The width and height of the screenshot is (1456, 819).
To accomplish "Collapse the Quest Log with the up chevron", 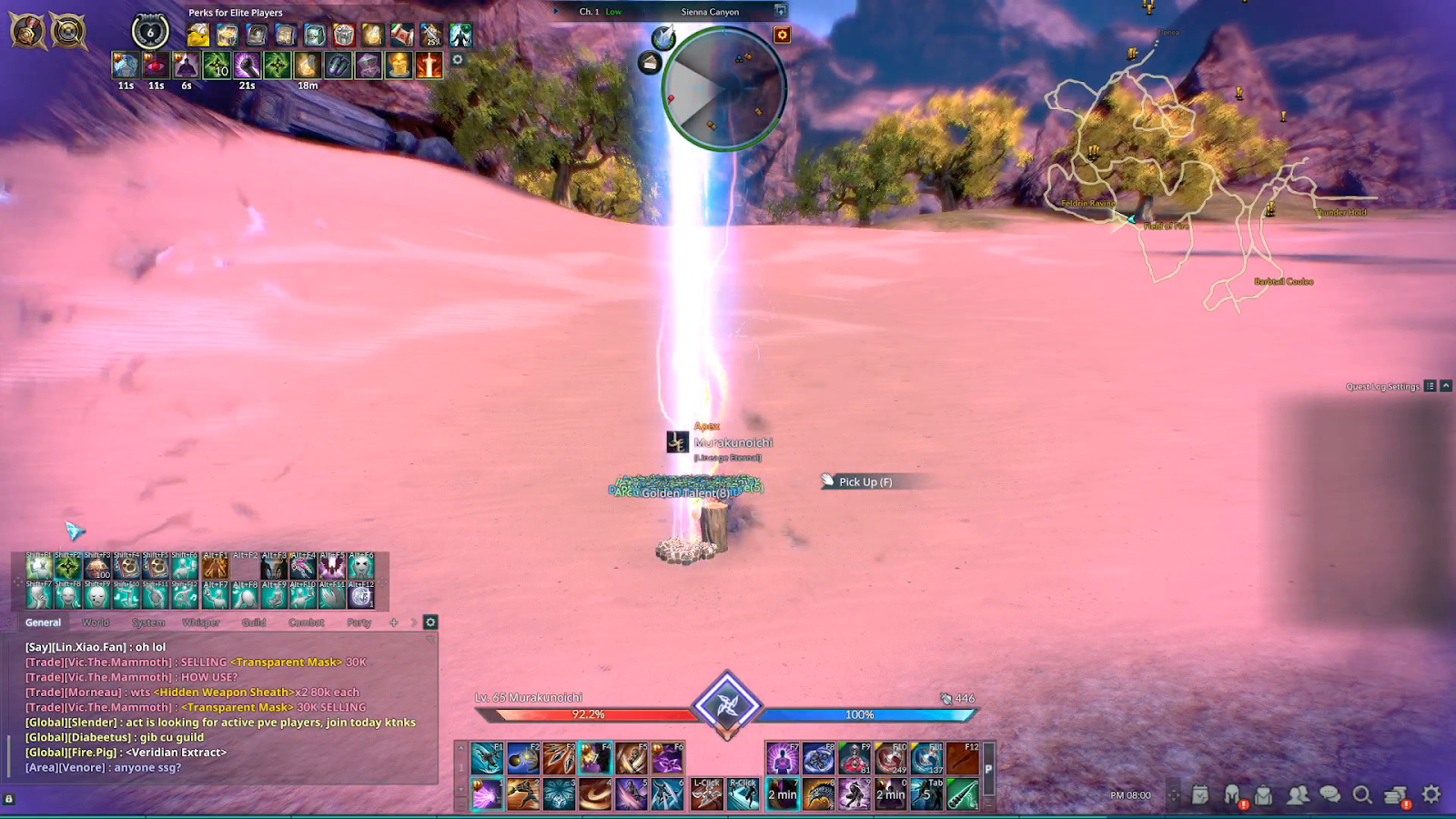I will click(x=1446, y=386).
